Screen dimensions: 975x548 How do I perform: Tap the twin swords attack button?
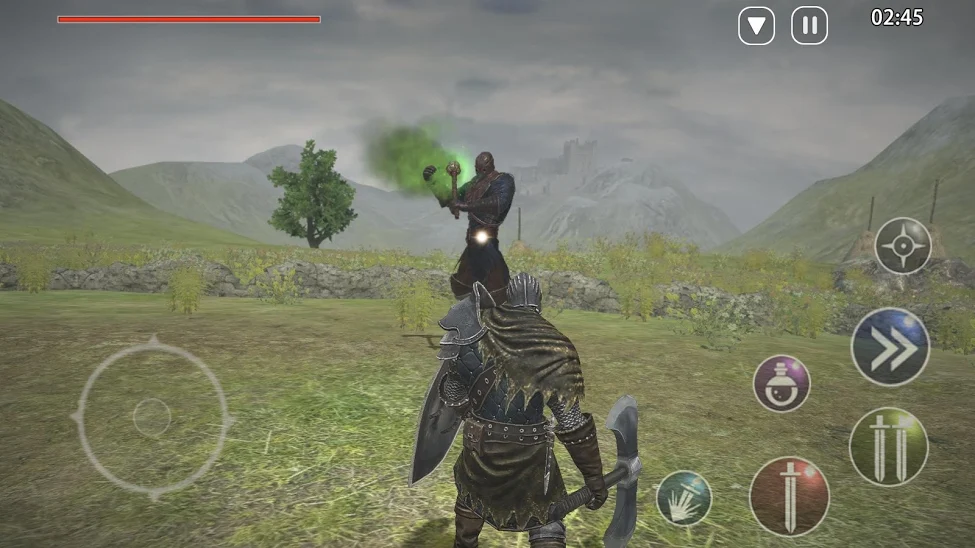pyautogui.click(x=888, y=446)
